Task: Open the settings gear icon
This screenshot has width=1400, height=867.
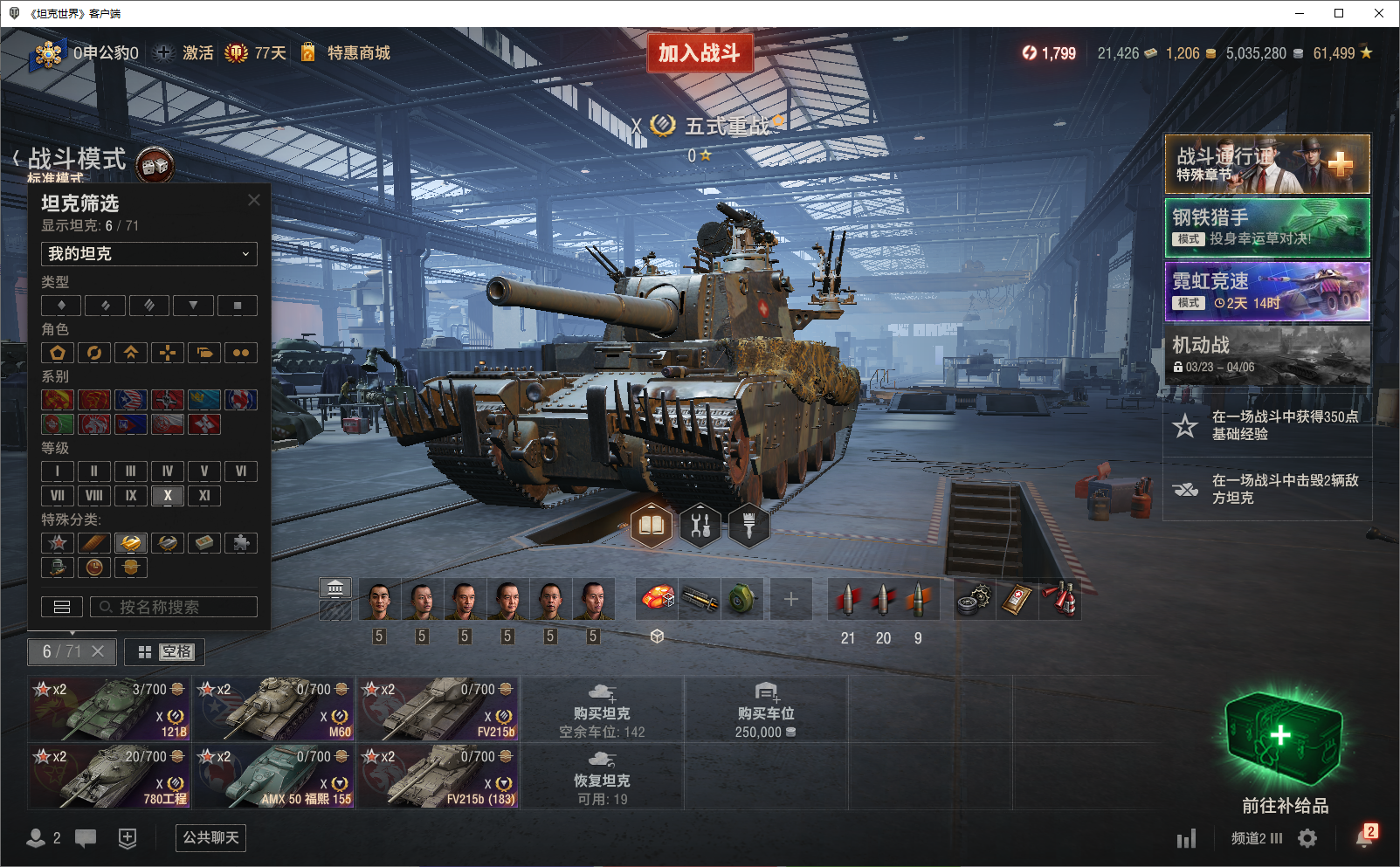Action: tap(1307, 838)
